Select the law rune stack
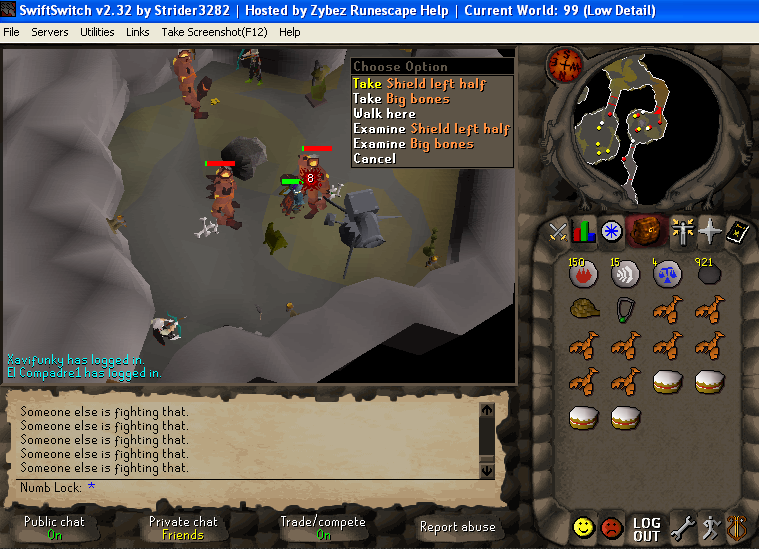The image size is (759, 549). tap(668, 273)
